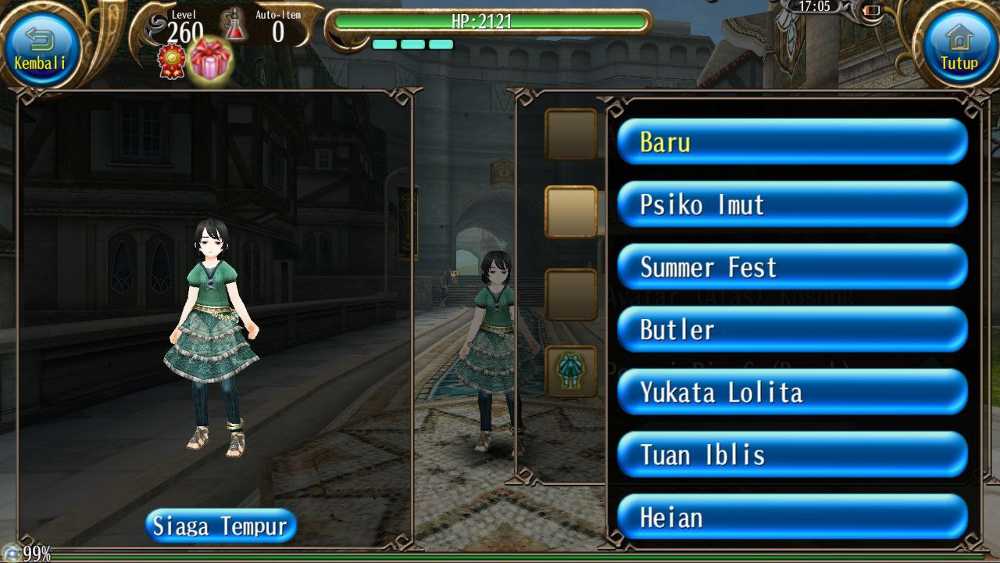Select the Tuan Iblis entry
1000x563 pixels.
(x=792, y=455)
